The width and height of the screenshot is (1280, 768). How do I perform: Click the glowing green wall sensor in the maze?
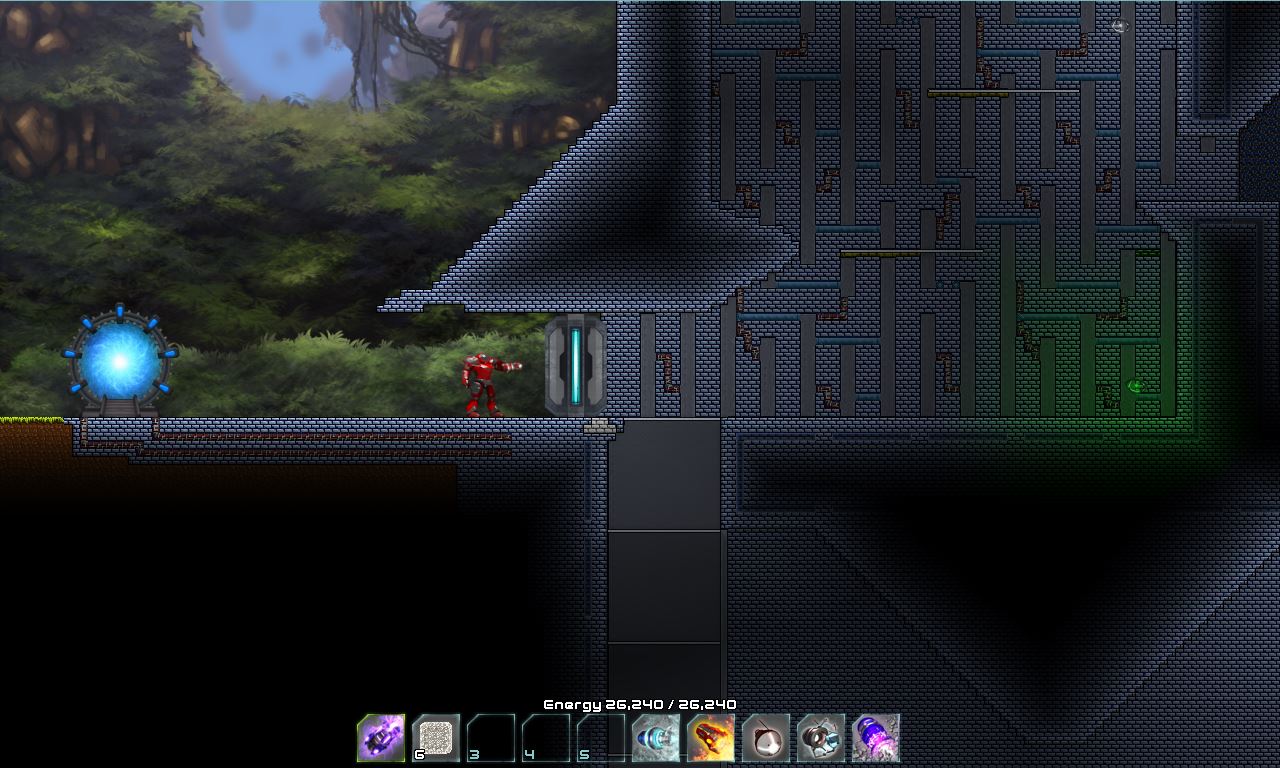pos(1138,386)
